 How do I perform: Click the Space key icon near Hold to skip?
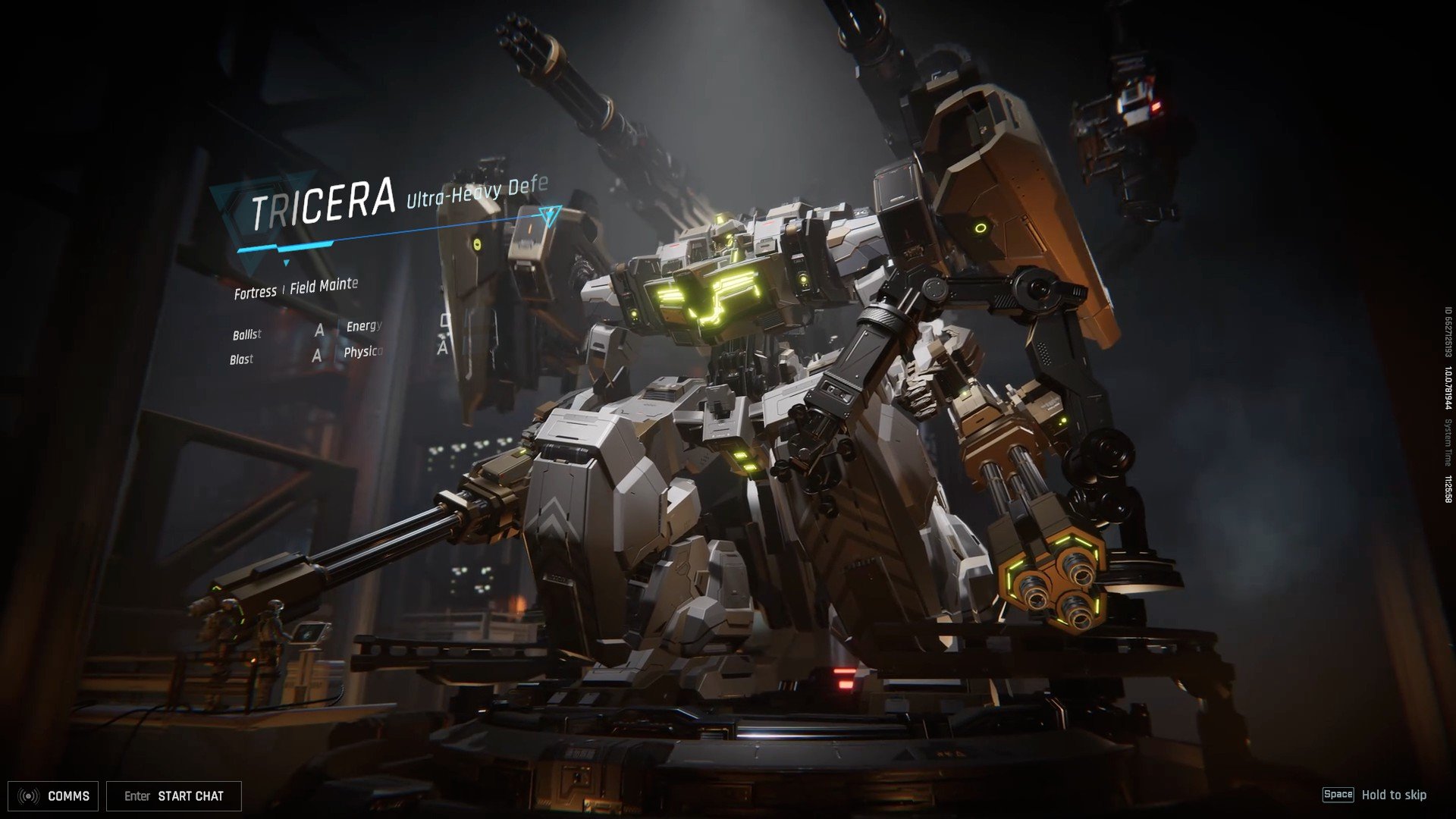tap(1339, 795)
